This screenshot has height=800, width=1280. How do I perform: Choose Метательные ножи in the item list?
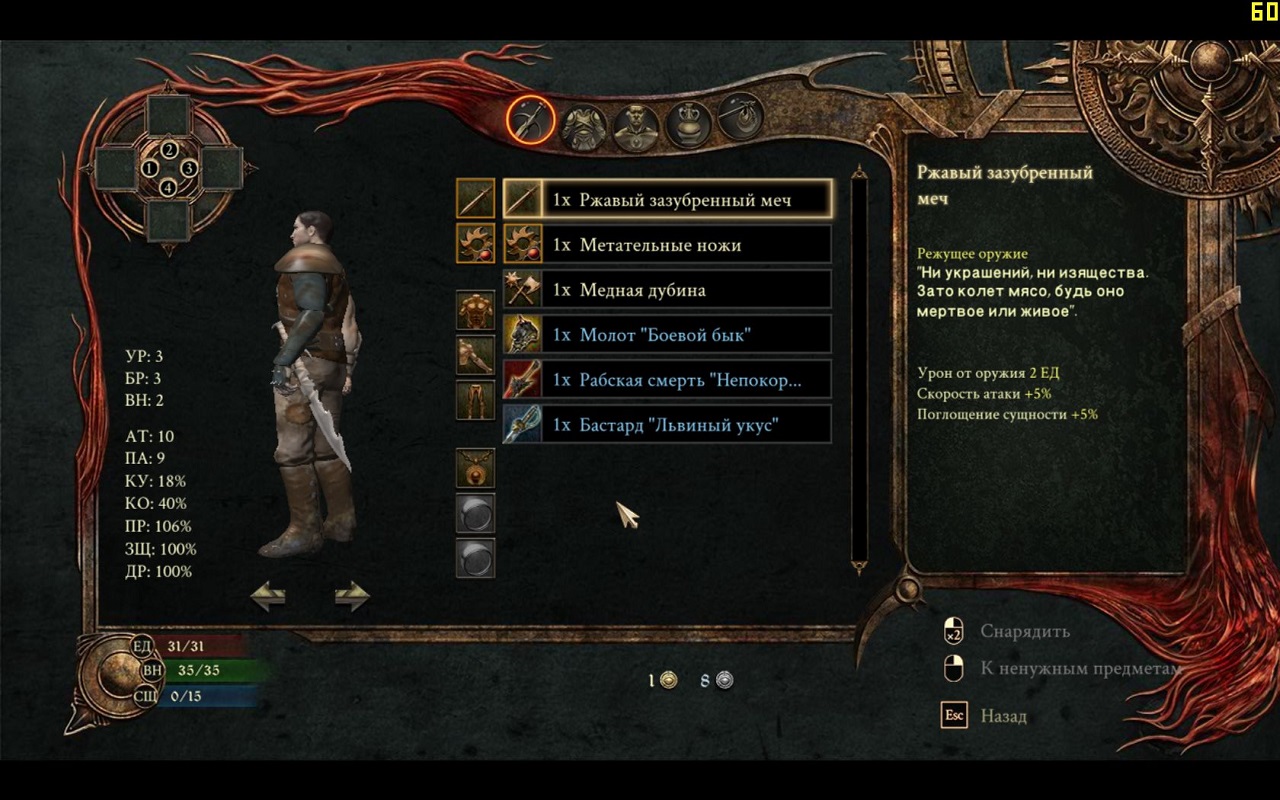click(x=667, y=245)
